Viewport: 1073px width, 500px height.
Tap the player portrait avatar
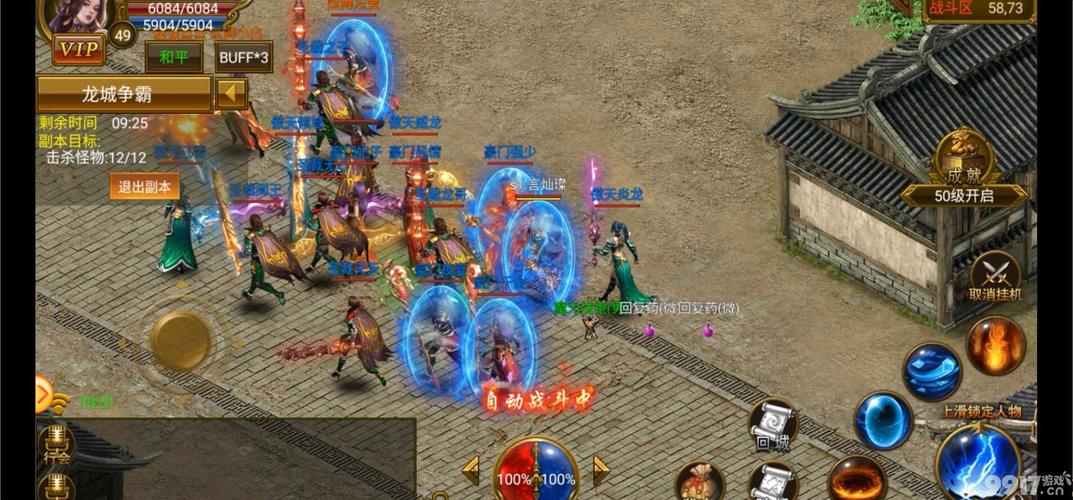tap(78, 15)
